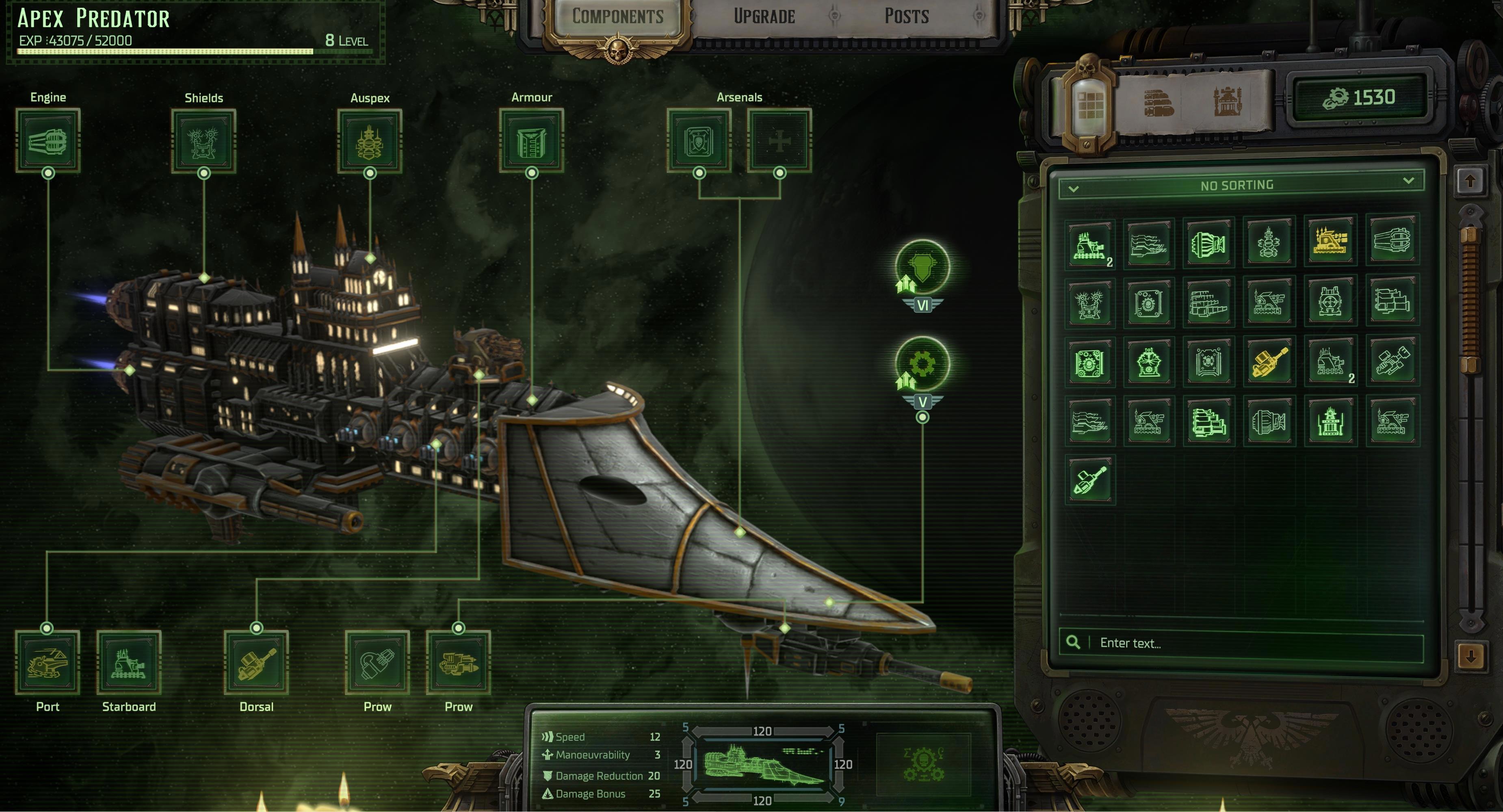Open the Dorsal weapon slot
The height and width of the screenshot is (812, 1503).
pyautogui.click(x=256, y=662)
